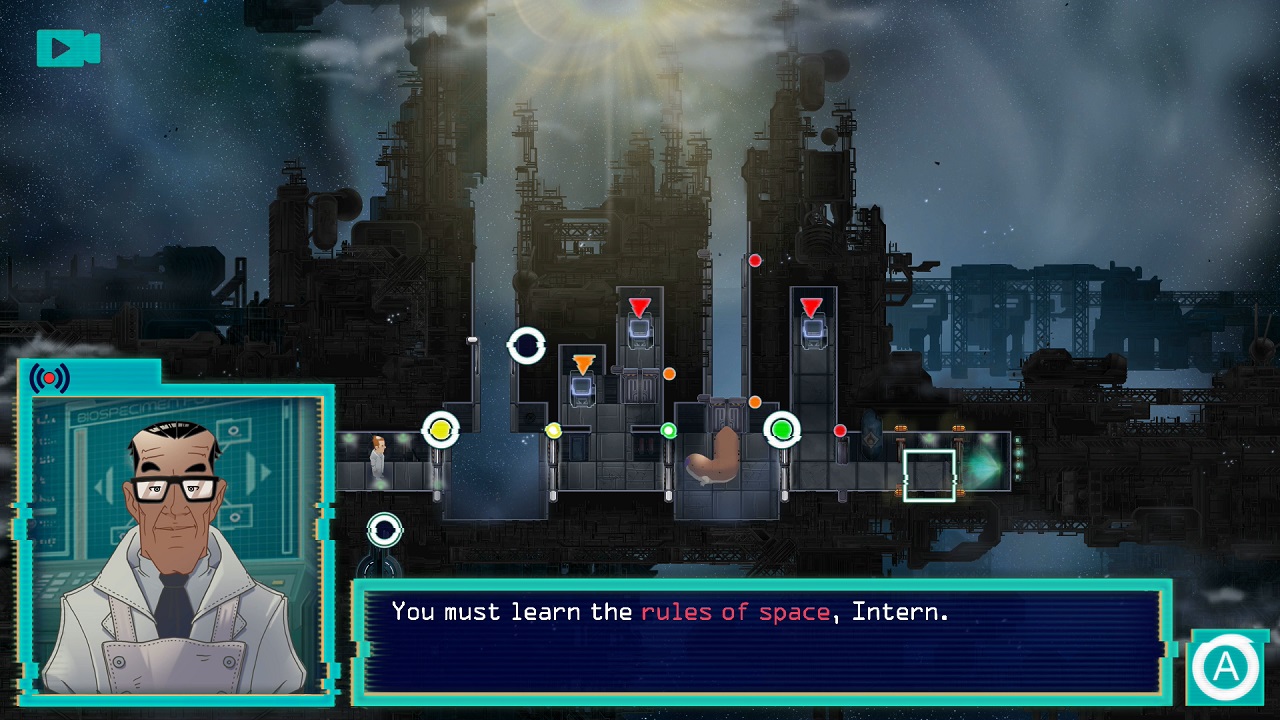Image resolution: width=1280 pixels, height=720 pixels.
Task: Select the dark ring node in the lower left
Action: [x=385, y=530]
